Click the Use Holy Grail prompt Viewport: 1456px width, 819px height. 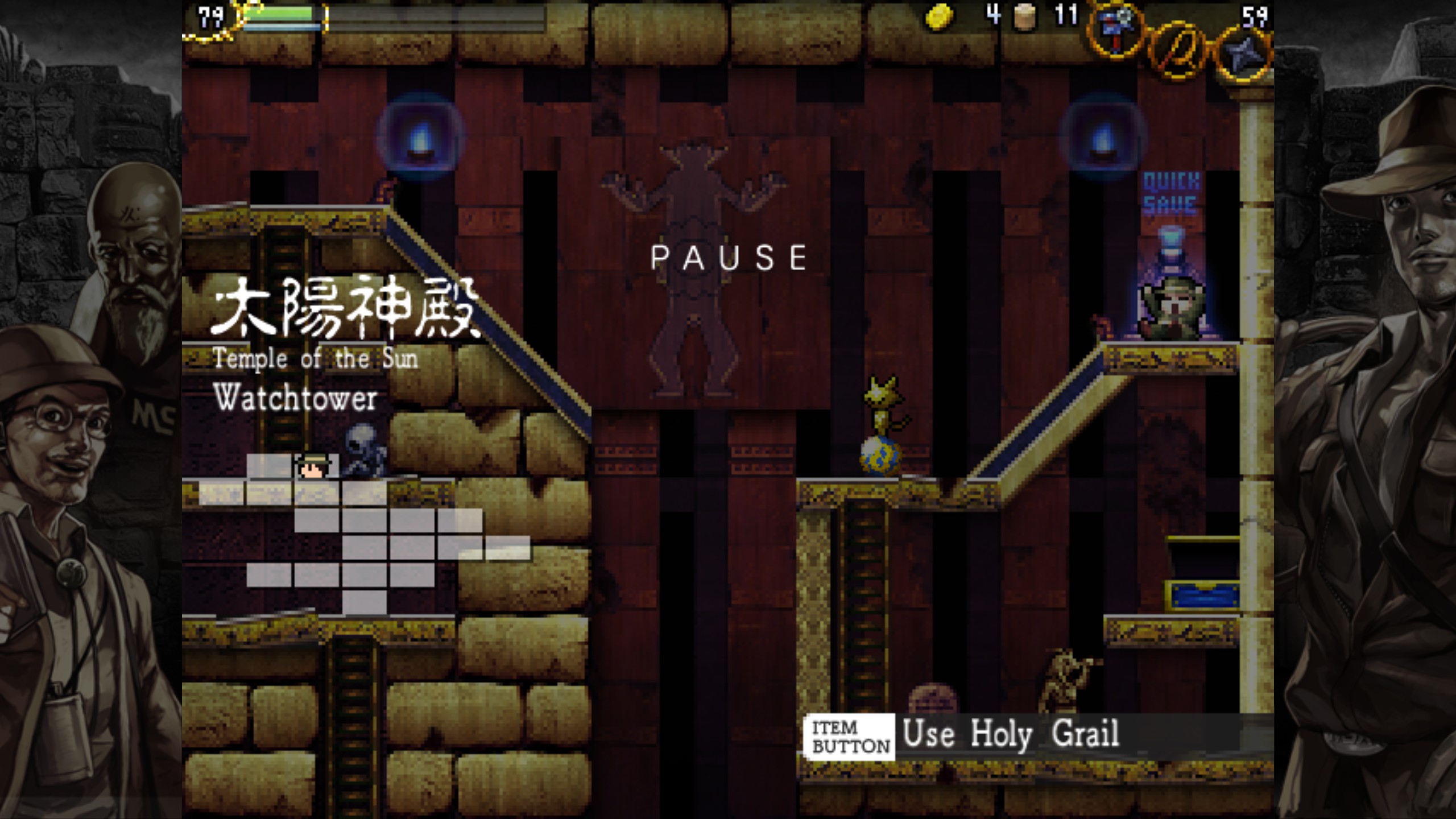(x=1010, y=734)
